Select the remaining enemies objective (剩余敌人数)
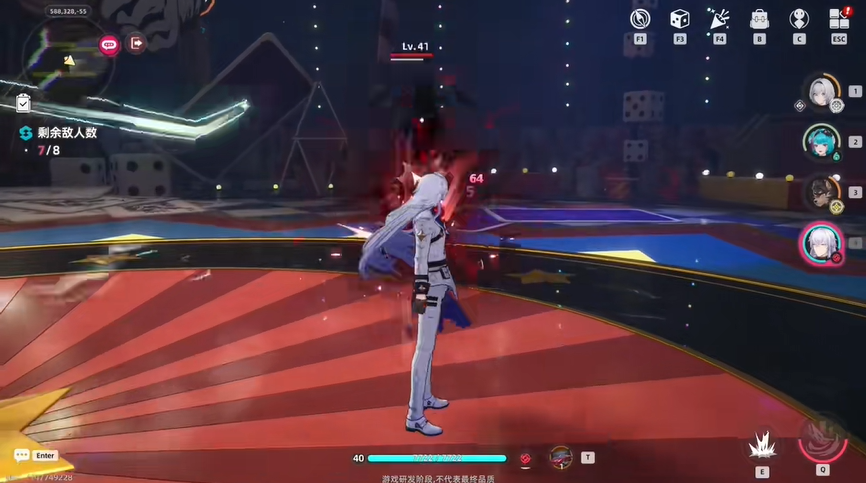Image resolution: width=866 pixels, height=483 pixels. (66, 133)
